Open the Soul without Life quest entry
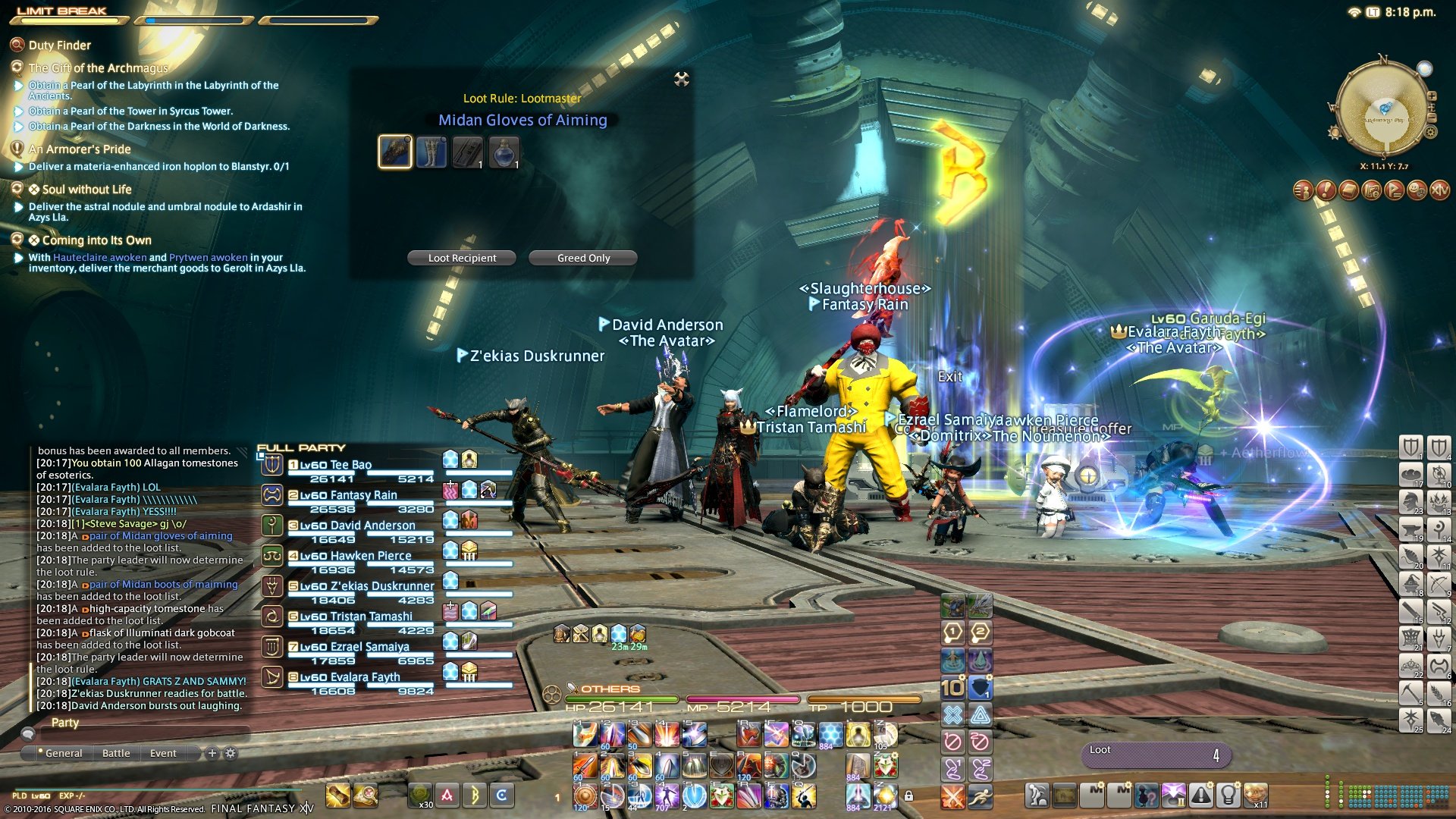Viewport: 1456px width, 819px height. coord(86,190)
